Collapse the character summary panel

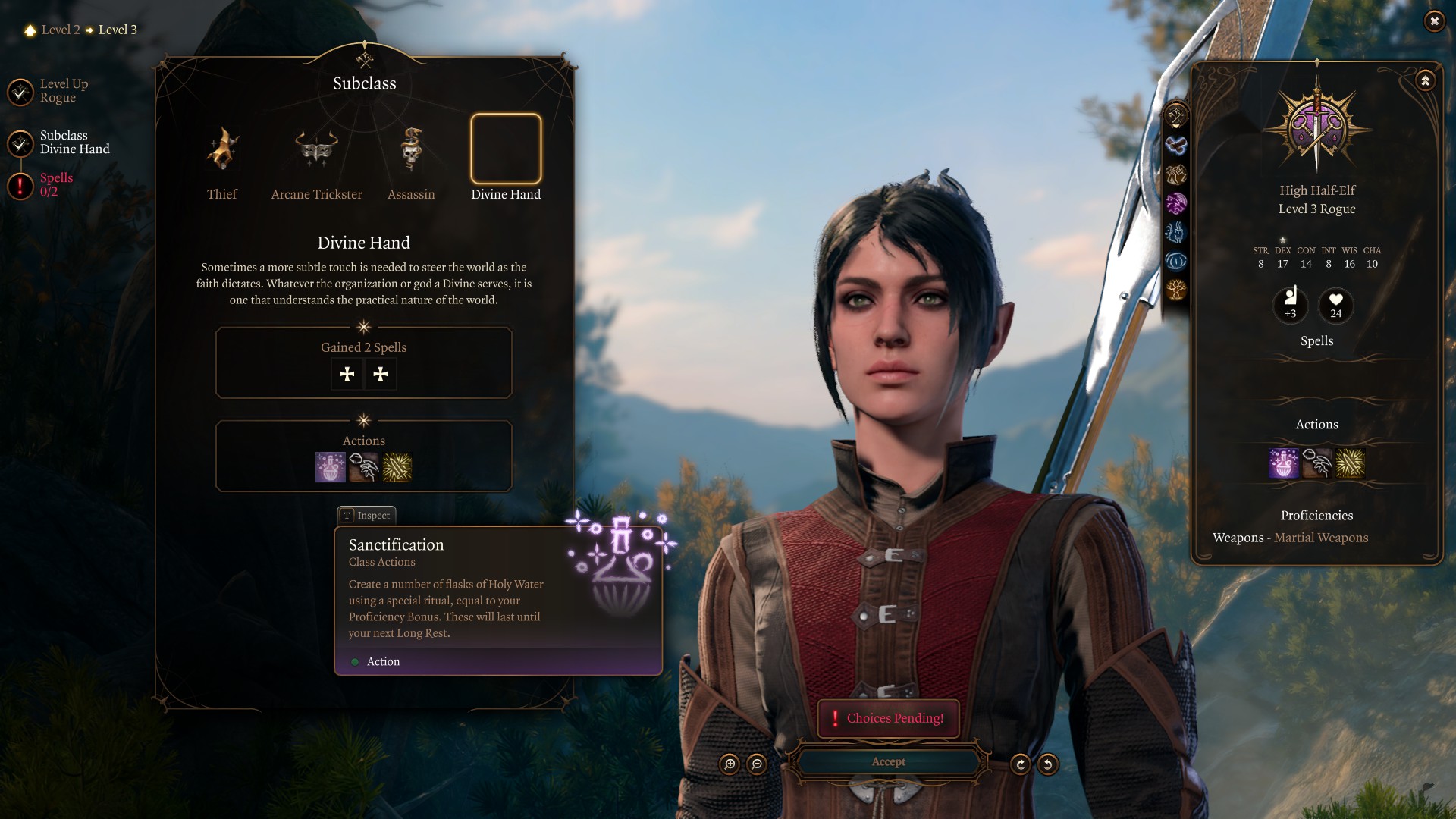pos(1426,80)
